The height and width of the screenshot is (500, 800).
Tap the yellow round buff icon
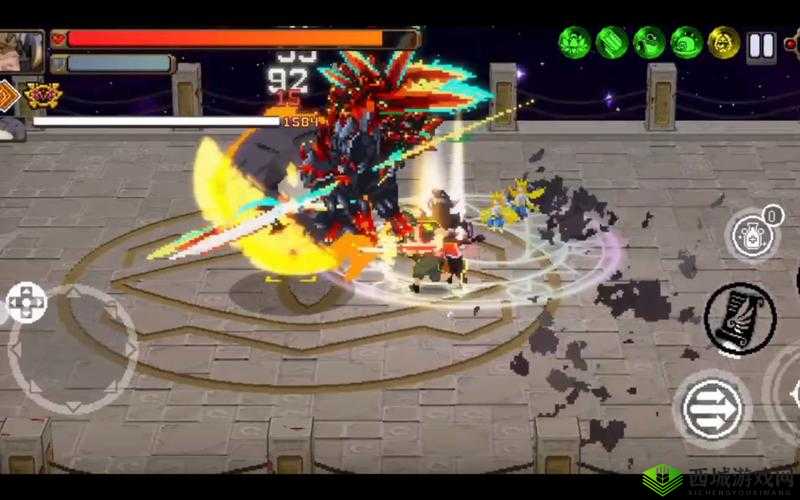(724, 42)
